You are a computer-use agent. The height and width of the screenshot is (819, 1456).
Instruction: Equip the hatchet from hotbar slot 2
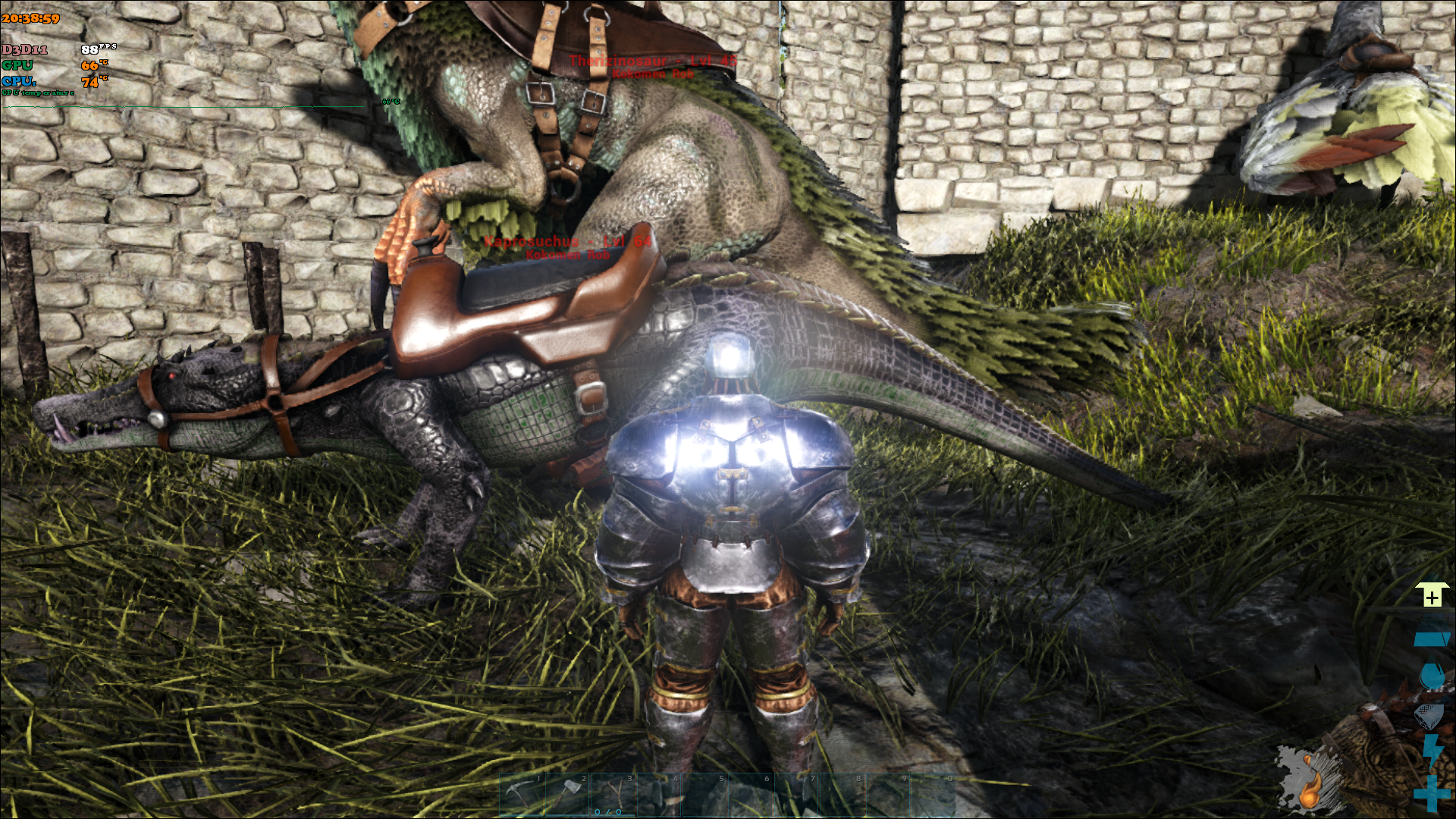point(568,795)
